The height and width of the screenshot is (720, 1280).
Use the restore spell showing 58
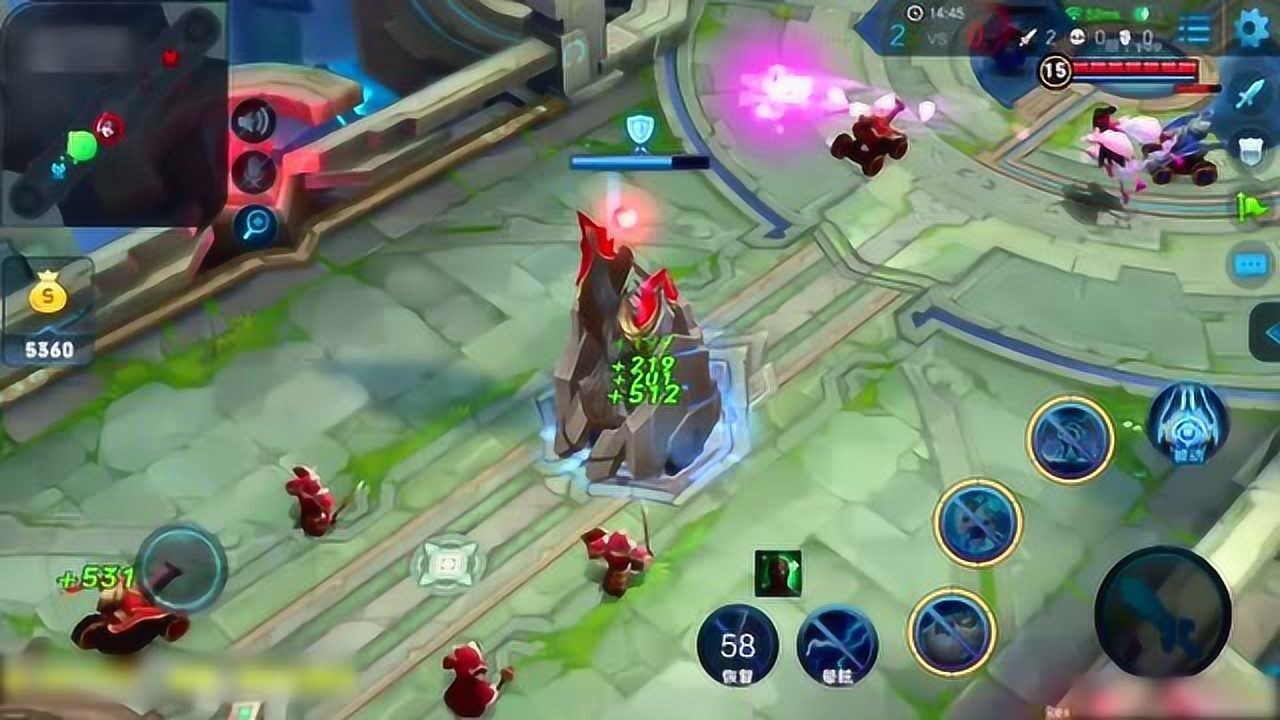coord(738,646)
